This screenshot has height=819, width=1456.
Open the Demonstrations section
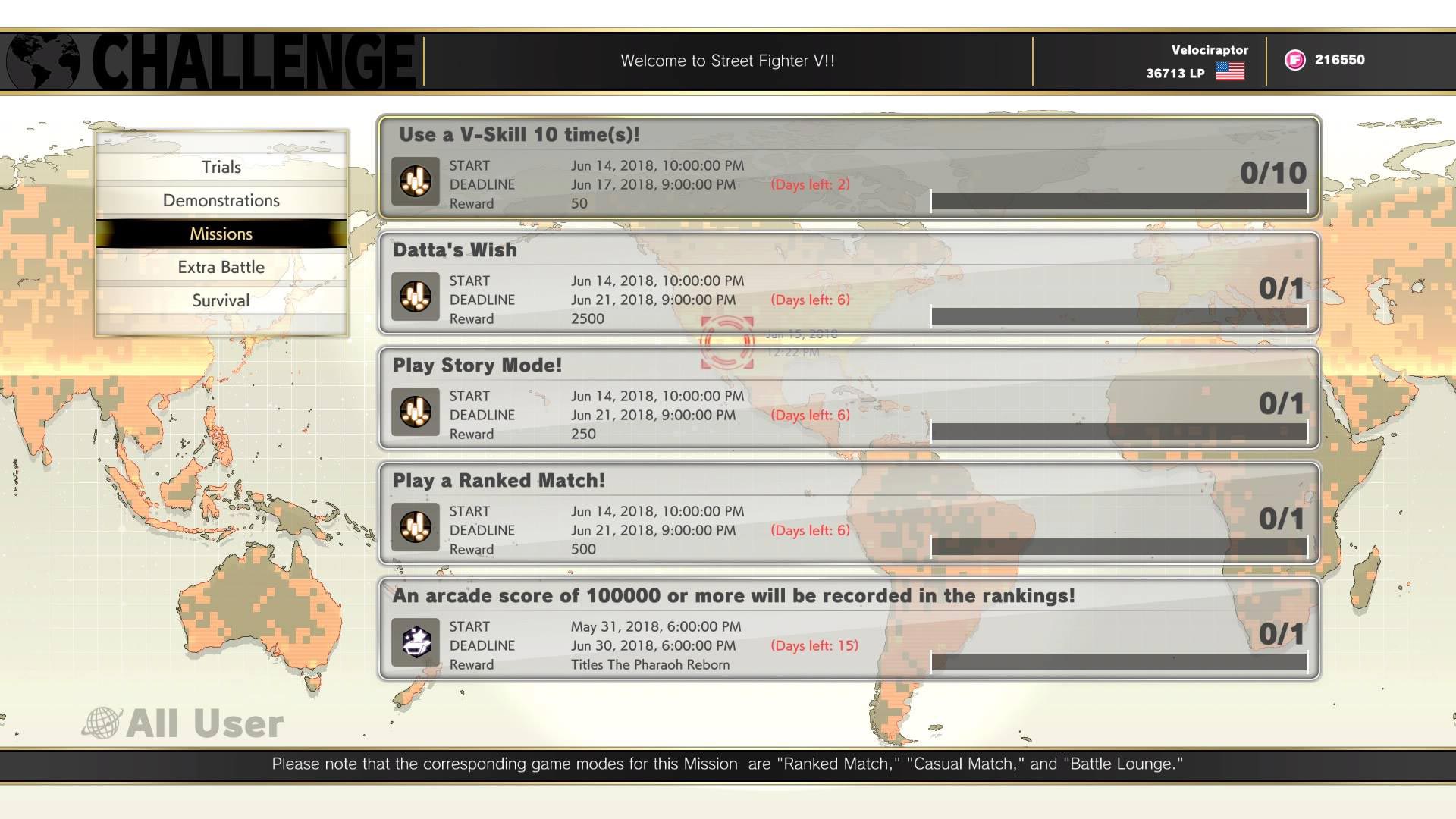220,200
